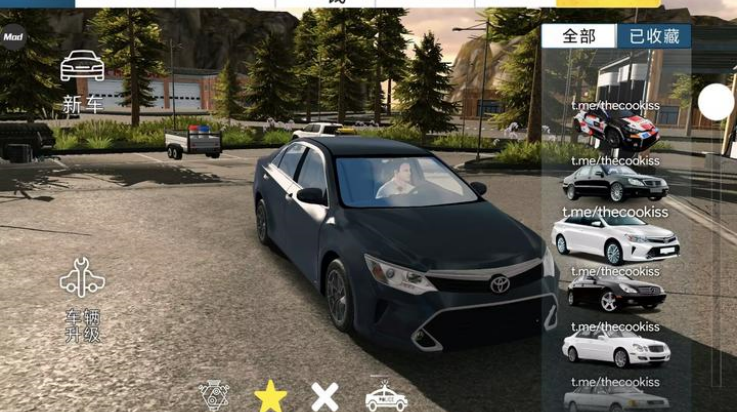Select the police car icon
Screen dimensions: 737x412
tap(386, 396)
